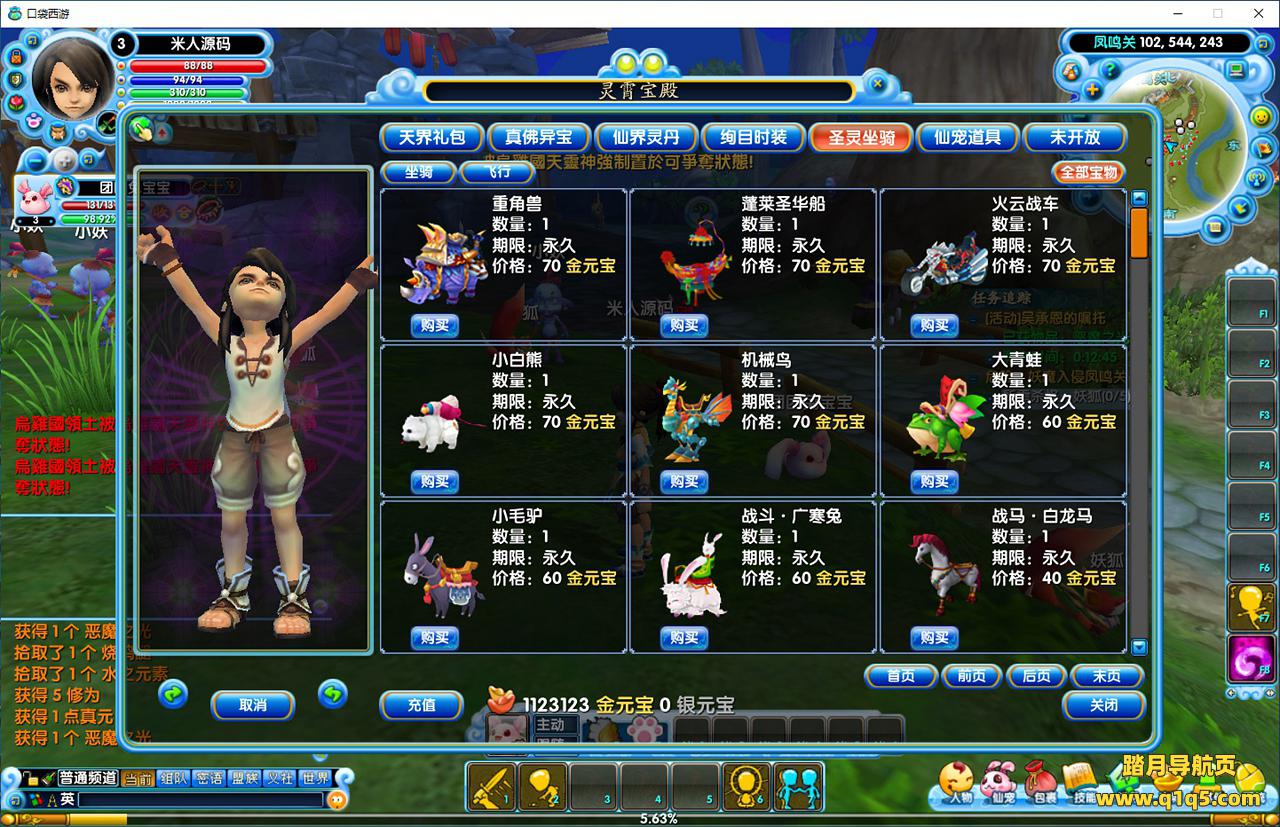
Task: Choose the 仙宠道具 pet items tab
Action: click(967, 137)
